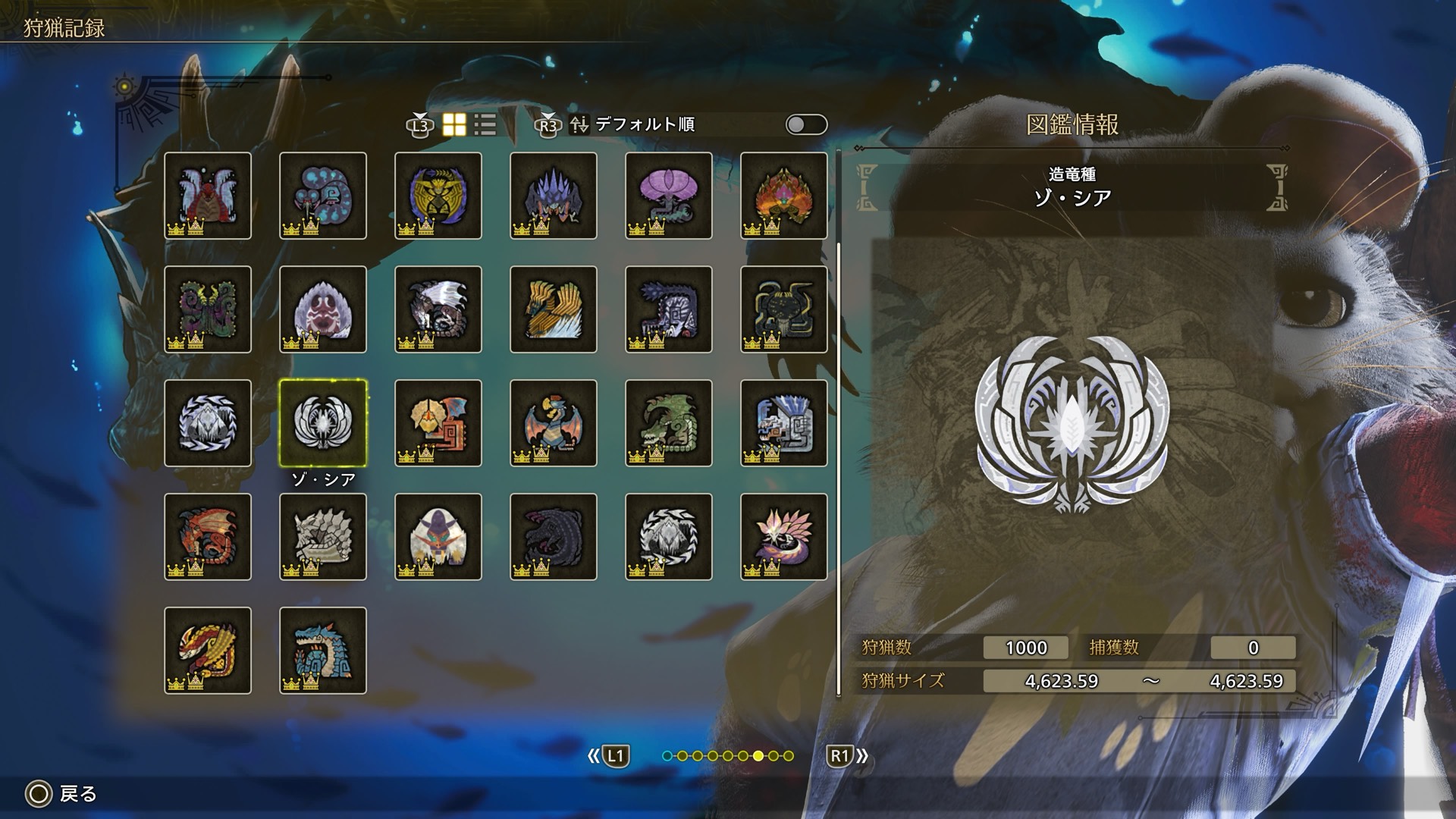Open the pink-finned Mizutsune entry

[x=784, y=537]
